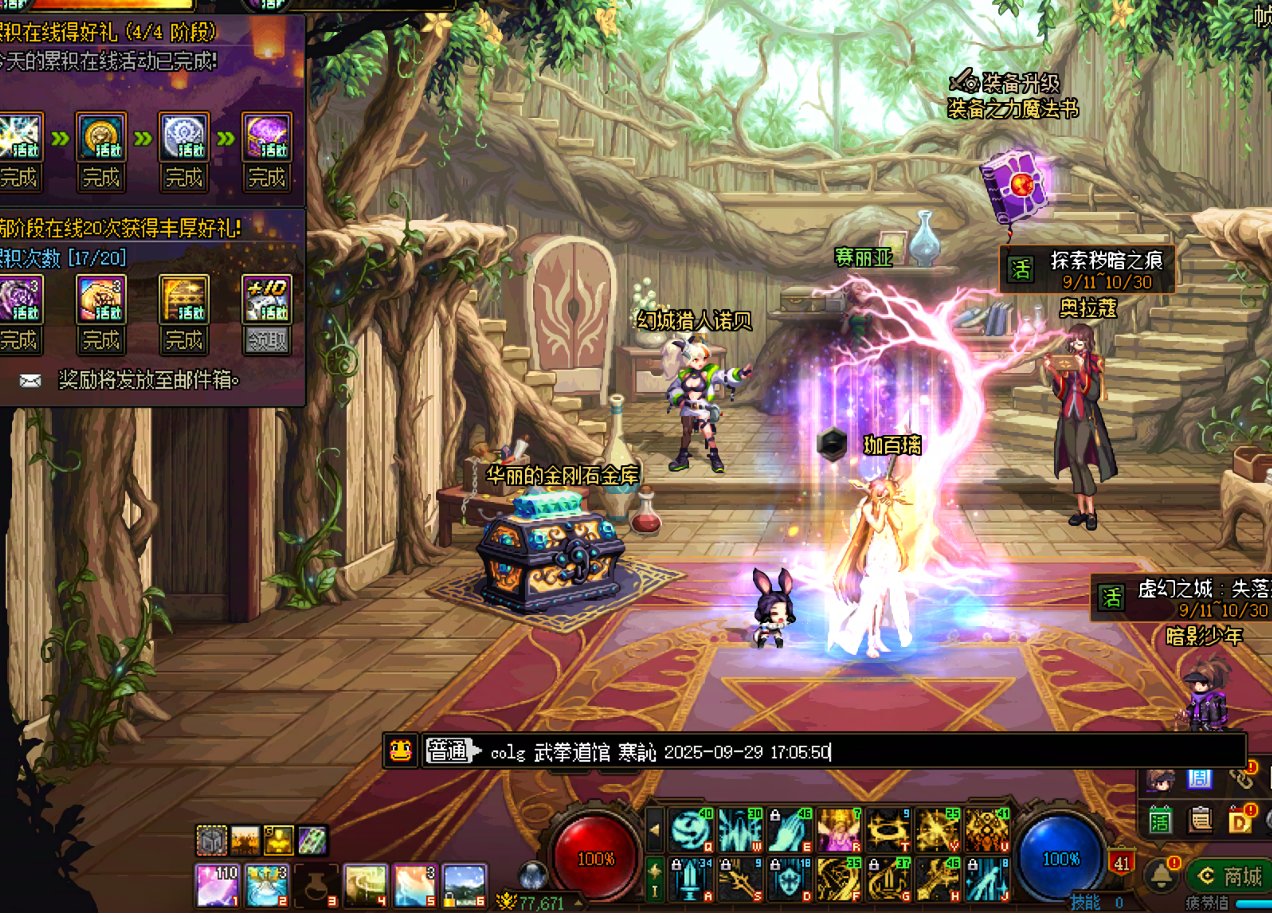Use the A-key sword skill
This screenshot has height=919, width=1272.
[690, 879]
